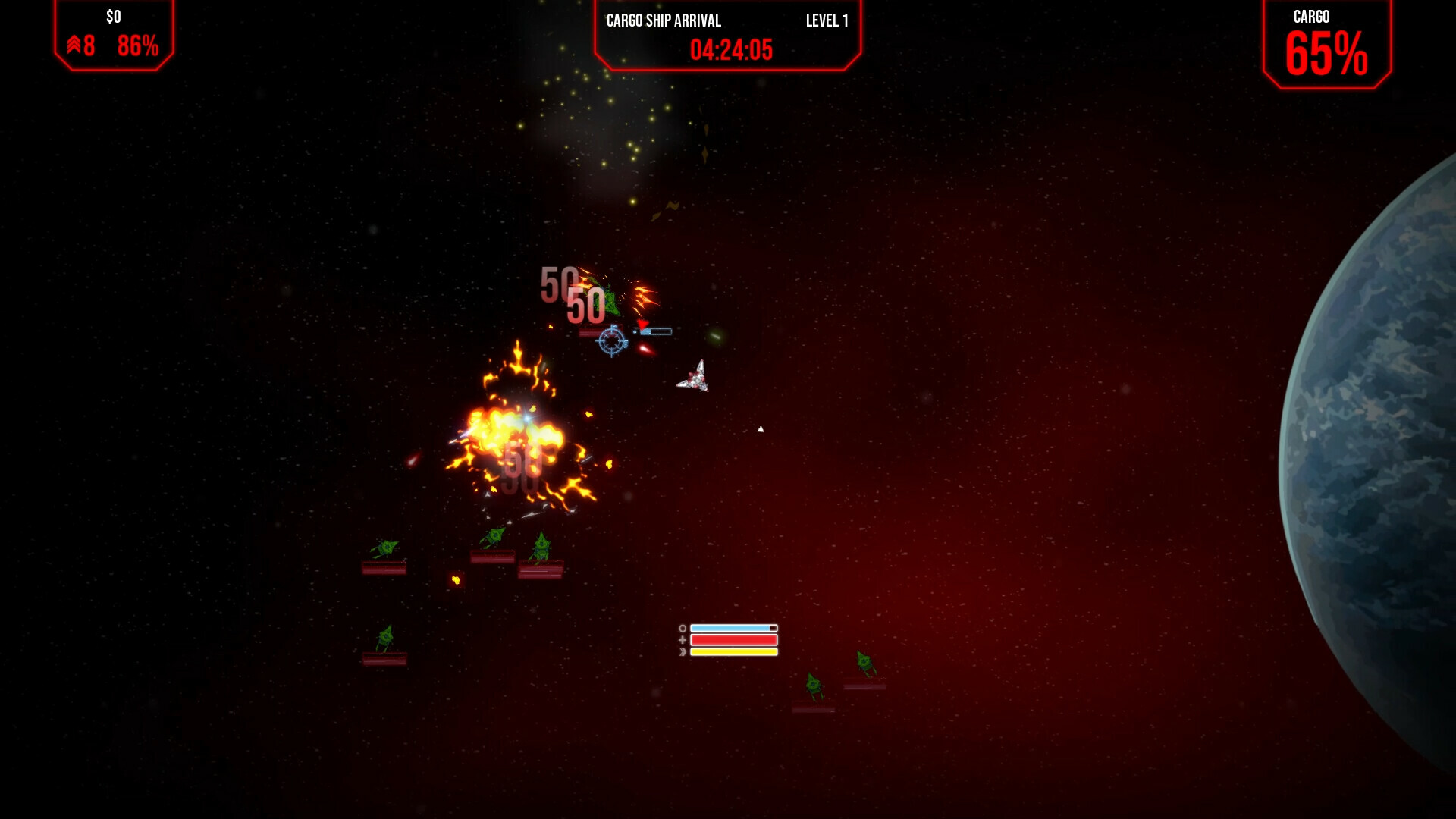Viewport: 1456px width, 819px height.
Task: Expand the Cargo Ship Arrival header
Action: pos(726,34)
